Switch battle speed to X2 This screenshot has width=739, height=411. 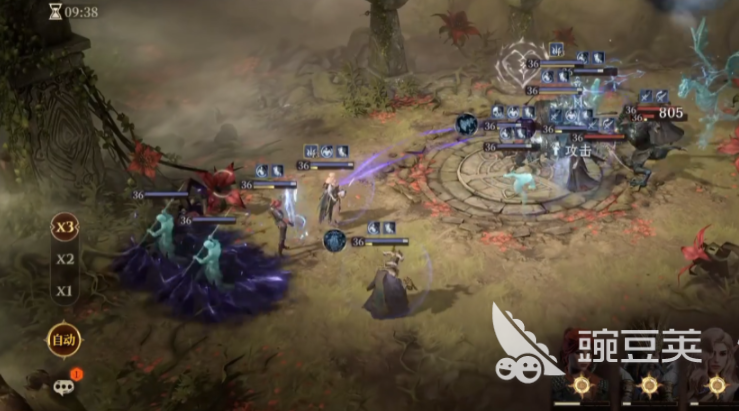(65, 259)
